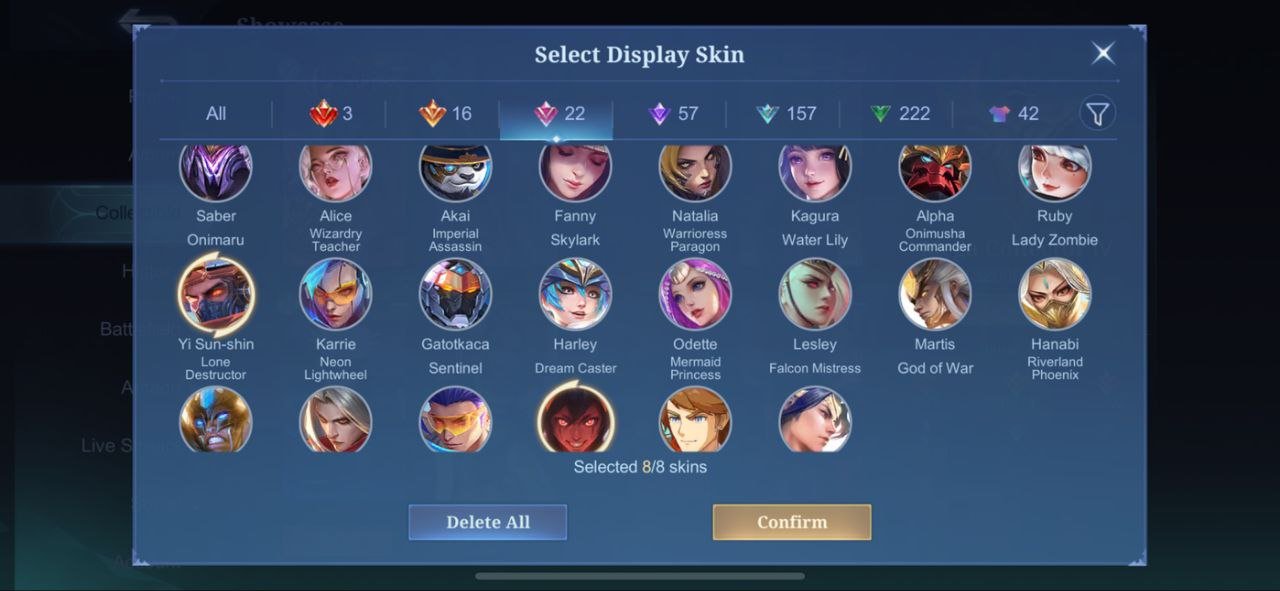Switch to the purple tier tab with 57 skins
The height and width of the screenshot is (591, 1280).
pyautogui.click(x=672, y=114)
